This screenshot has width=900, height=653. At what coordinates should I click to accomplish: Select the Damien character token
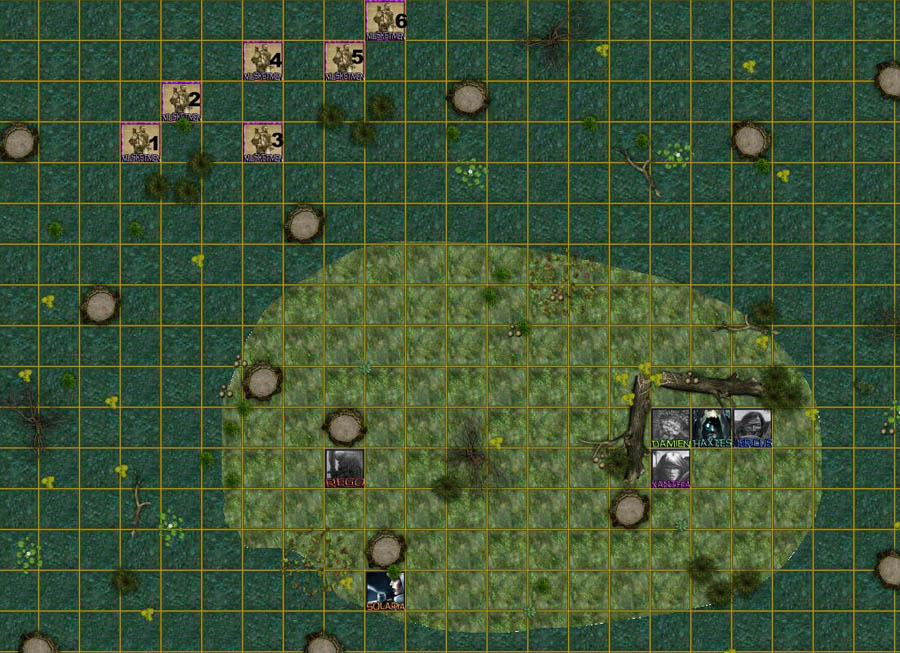tap(670, 427)
